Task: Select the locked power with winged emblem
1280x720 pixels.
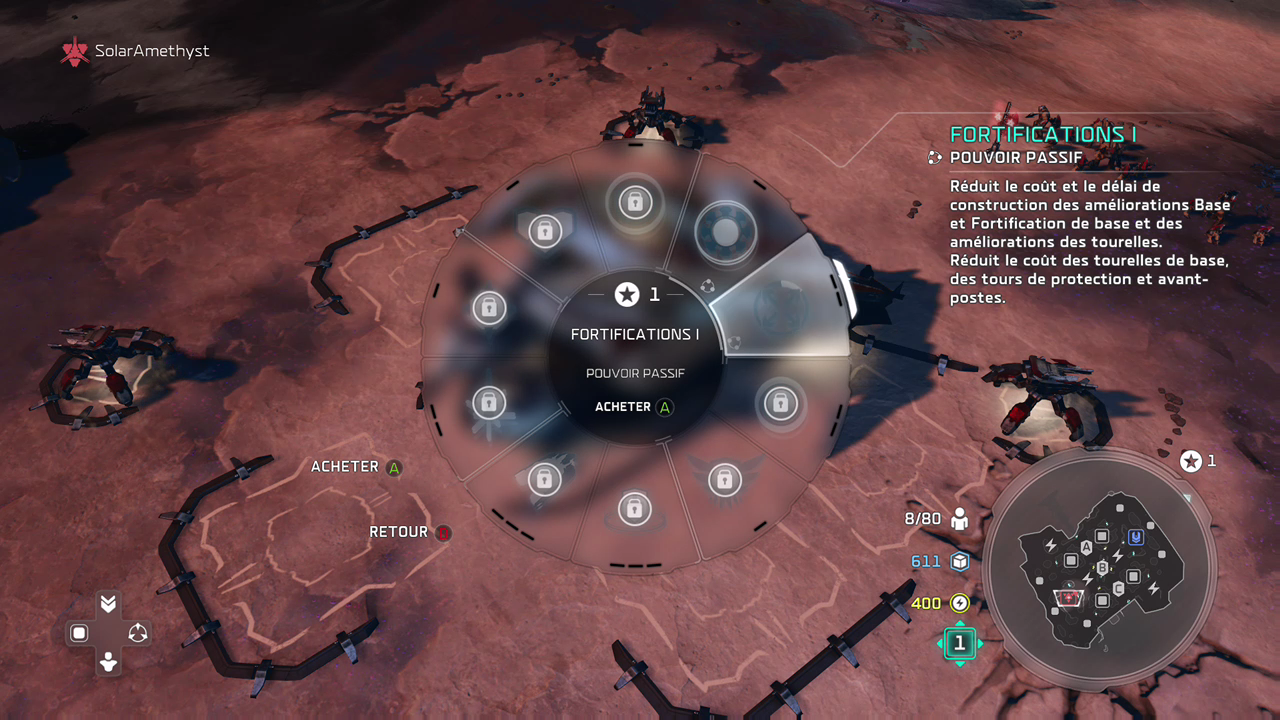Action: (724, 480)
